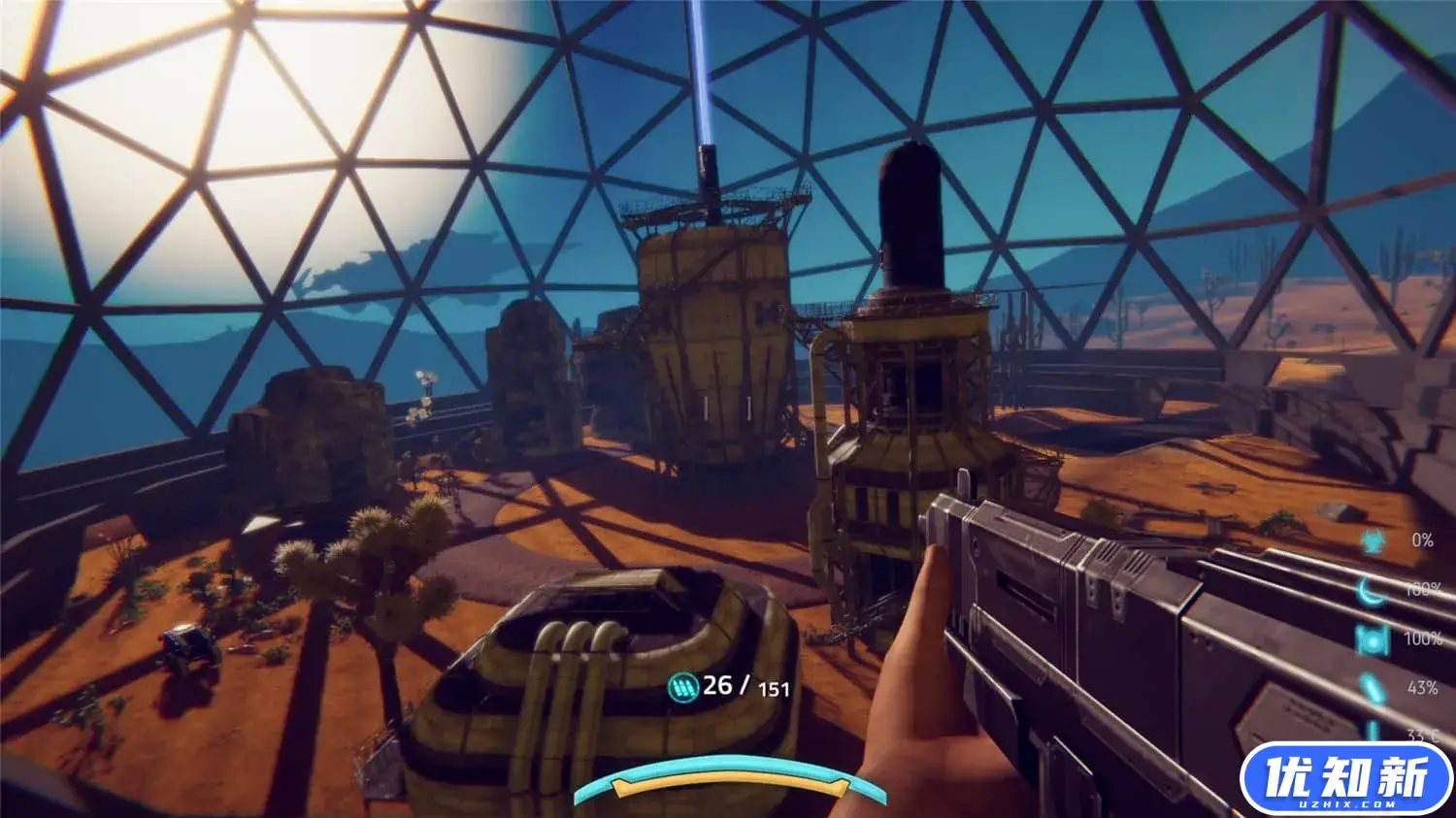1456x818 pixels.
Task: Click the ammo magazine icon
Action: 683,688
